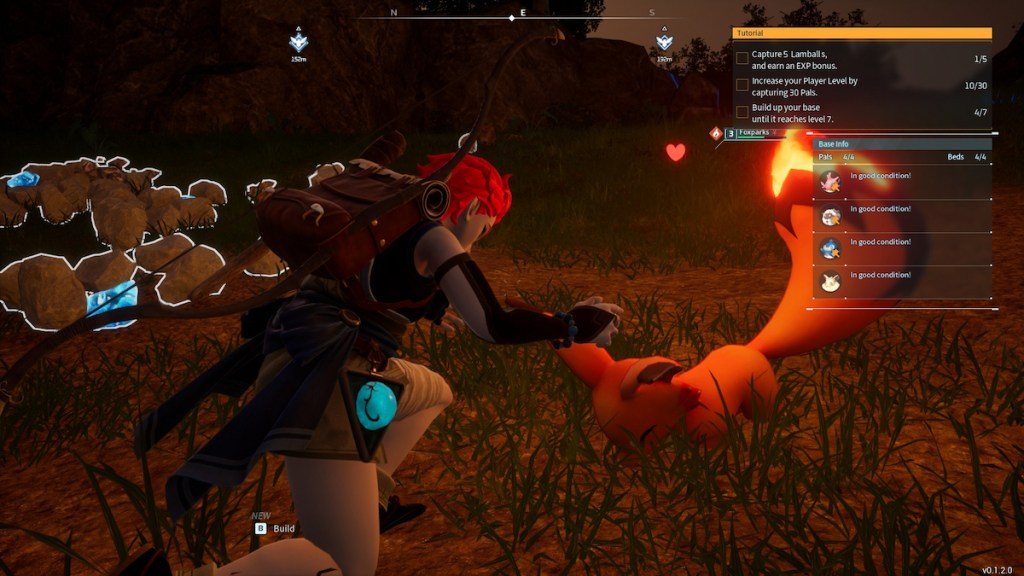
Task: Click the Tutorial panel header
Action: tap(861, 33)
